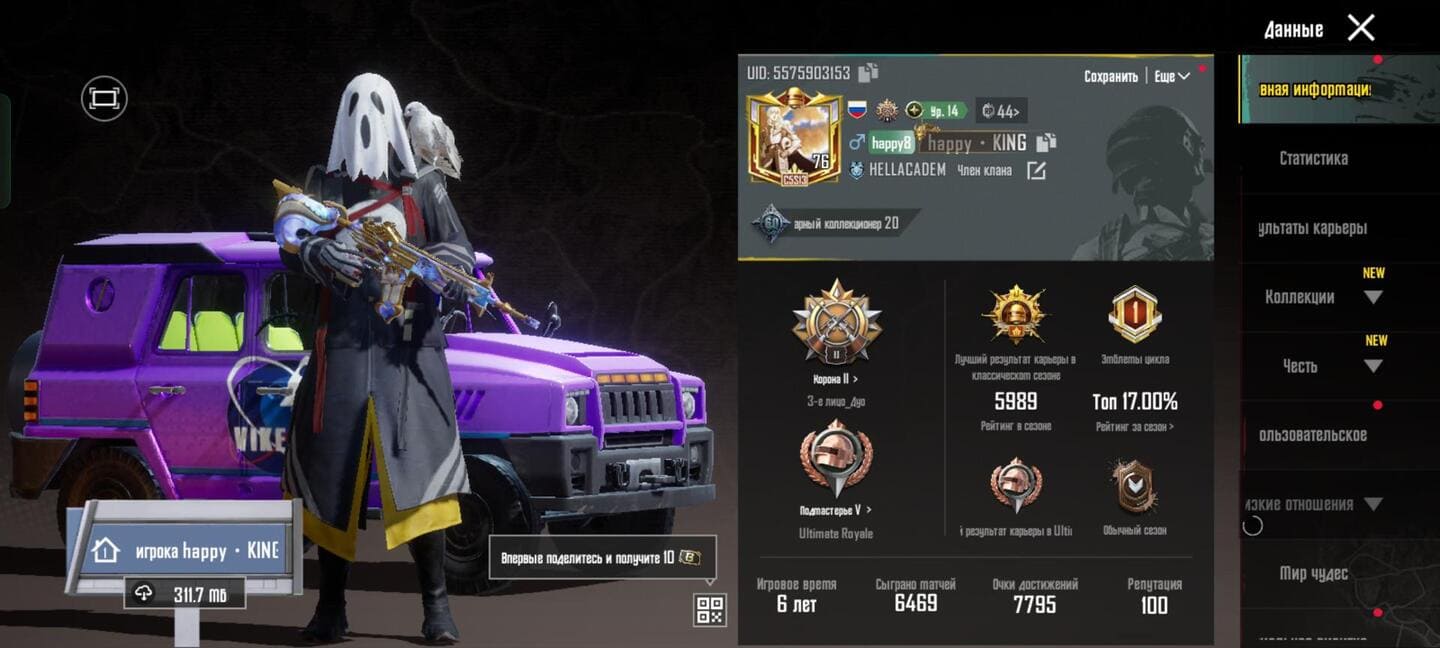
Task: Open the QR code icon
Action: point(709,610)
